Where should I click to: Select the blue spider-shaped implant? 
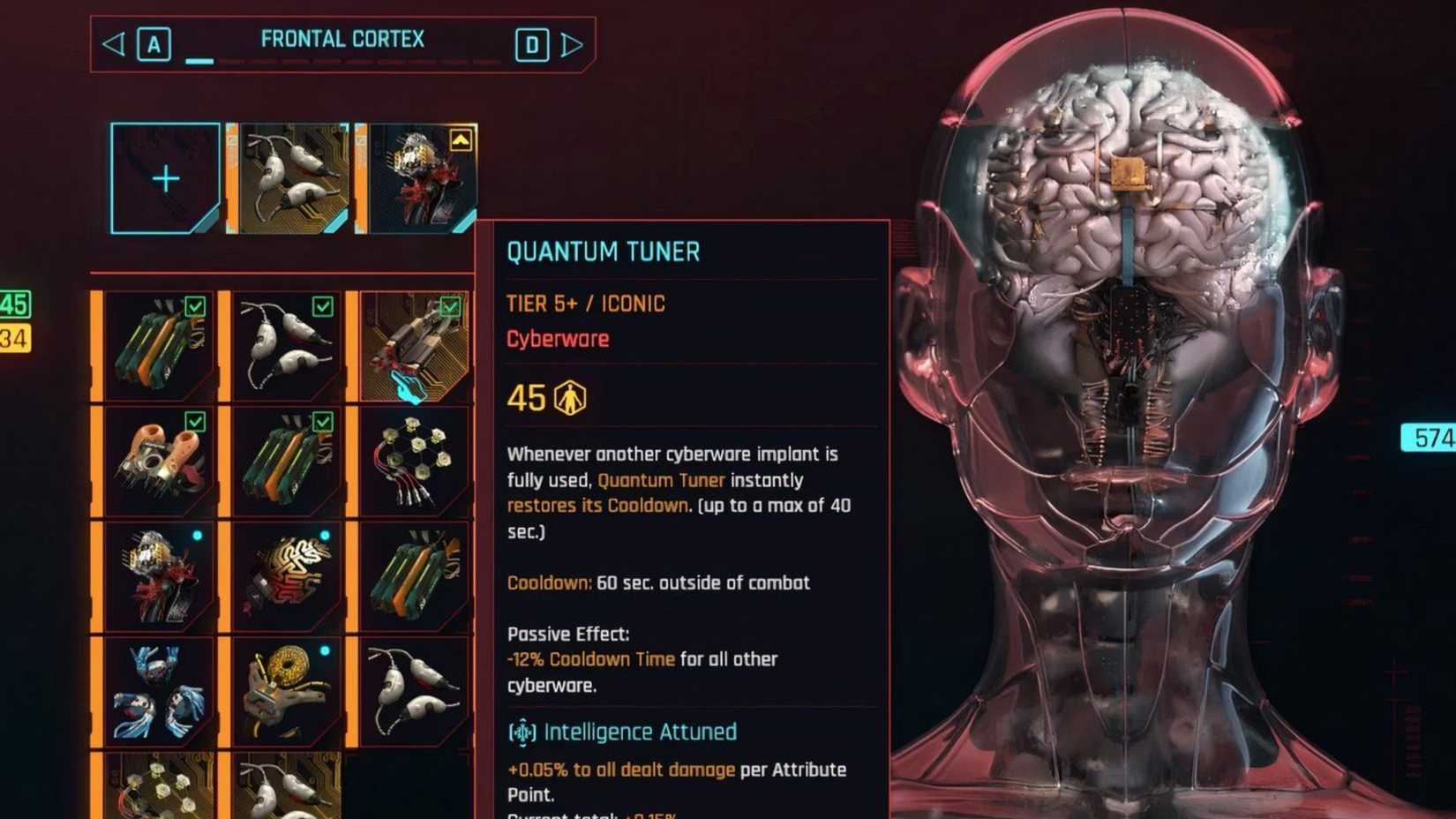(x=159, y=693)
